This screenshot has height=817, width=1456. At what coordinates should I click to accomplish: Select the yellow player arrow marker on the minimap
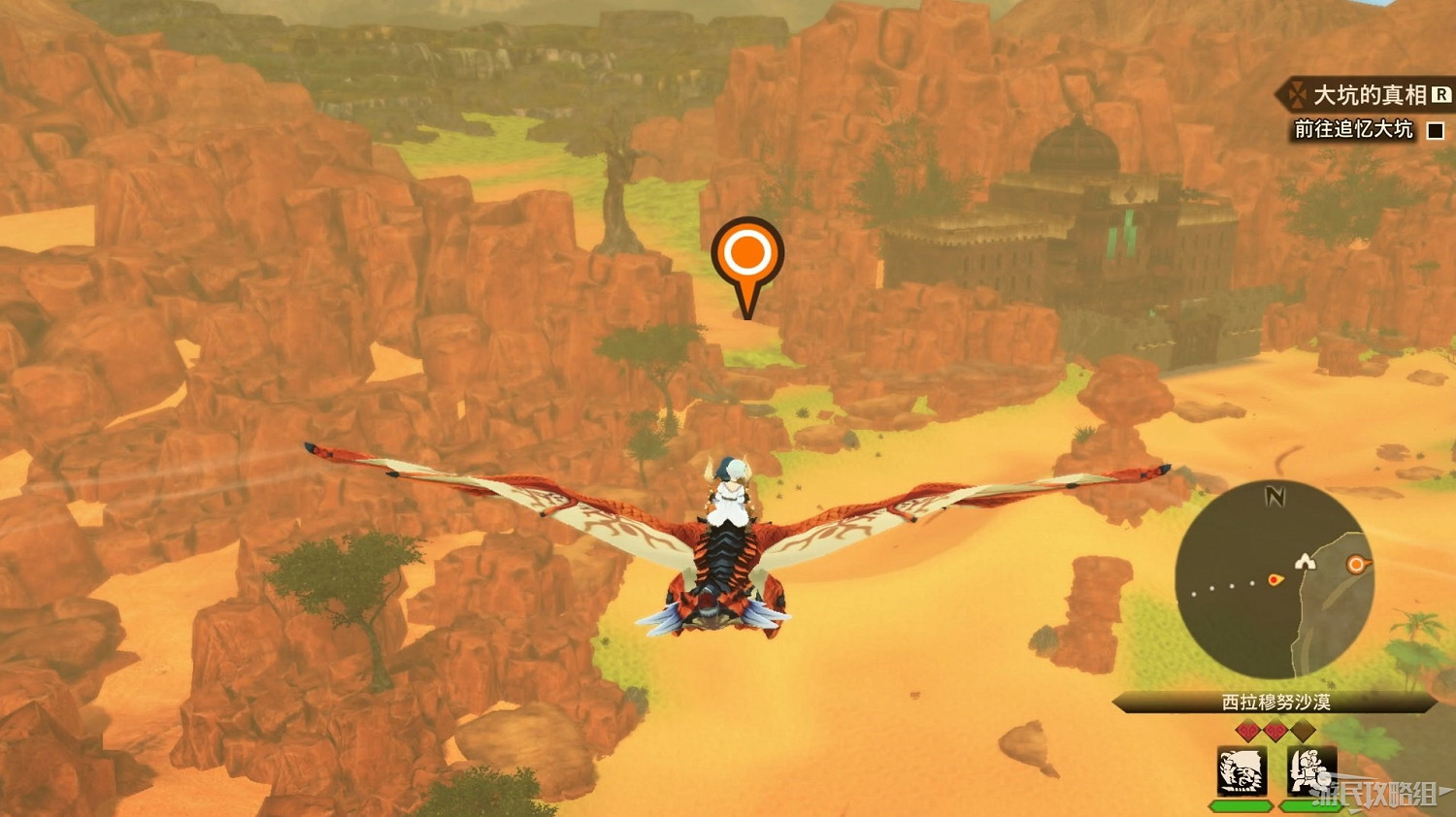pos(1275,579)
